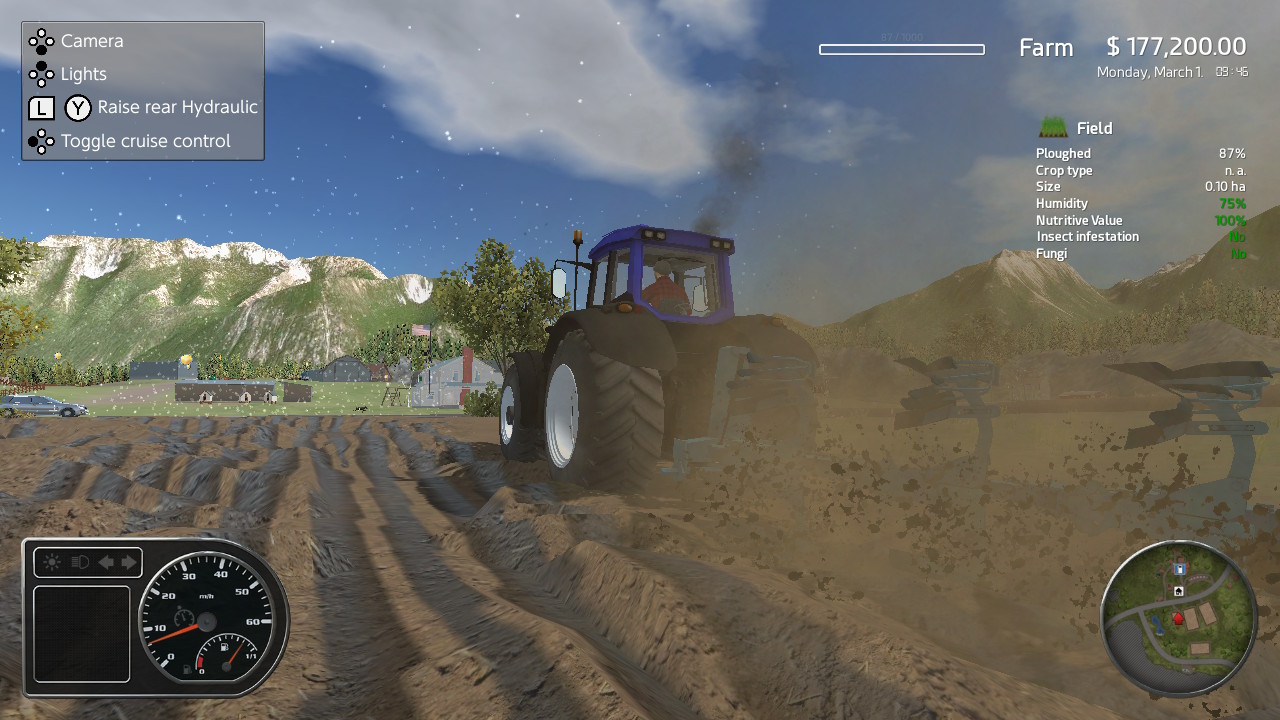
Task: Toggle the Lights control option
Action: point(83,74)
